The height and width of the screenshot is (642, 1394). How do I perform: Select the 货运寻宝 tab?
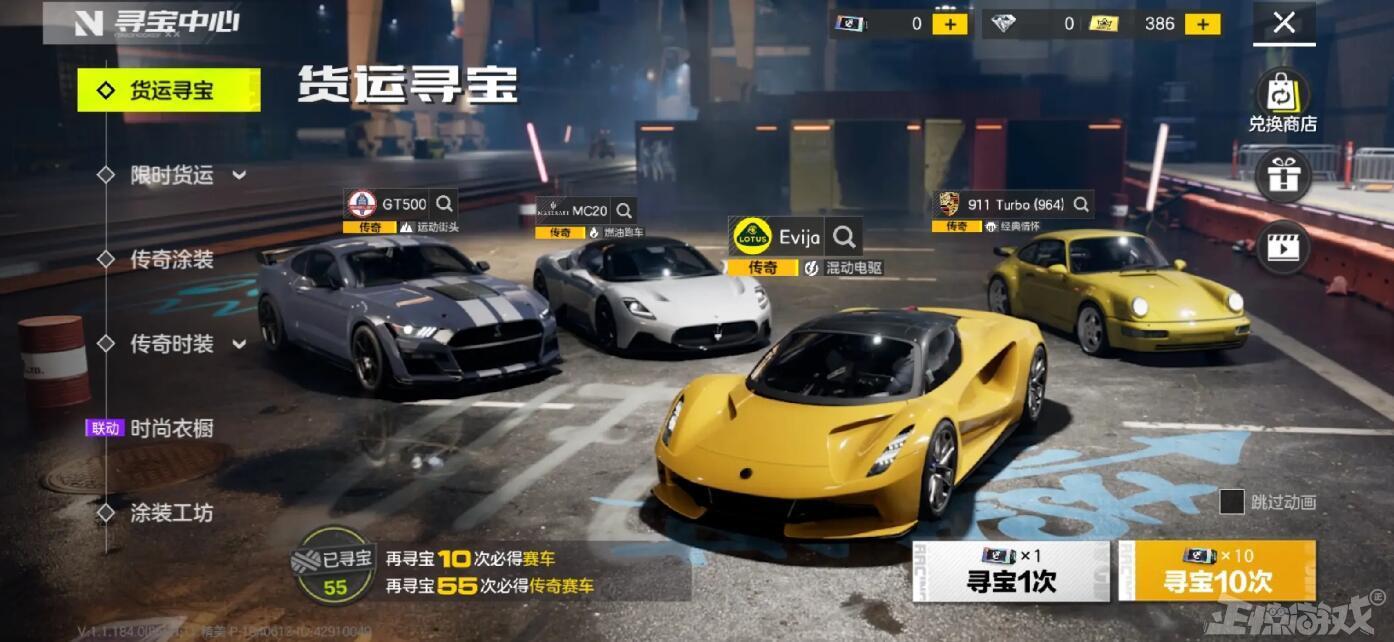[169, 91]
